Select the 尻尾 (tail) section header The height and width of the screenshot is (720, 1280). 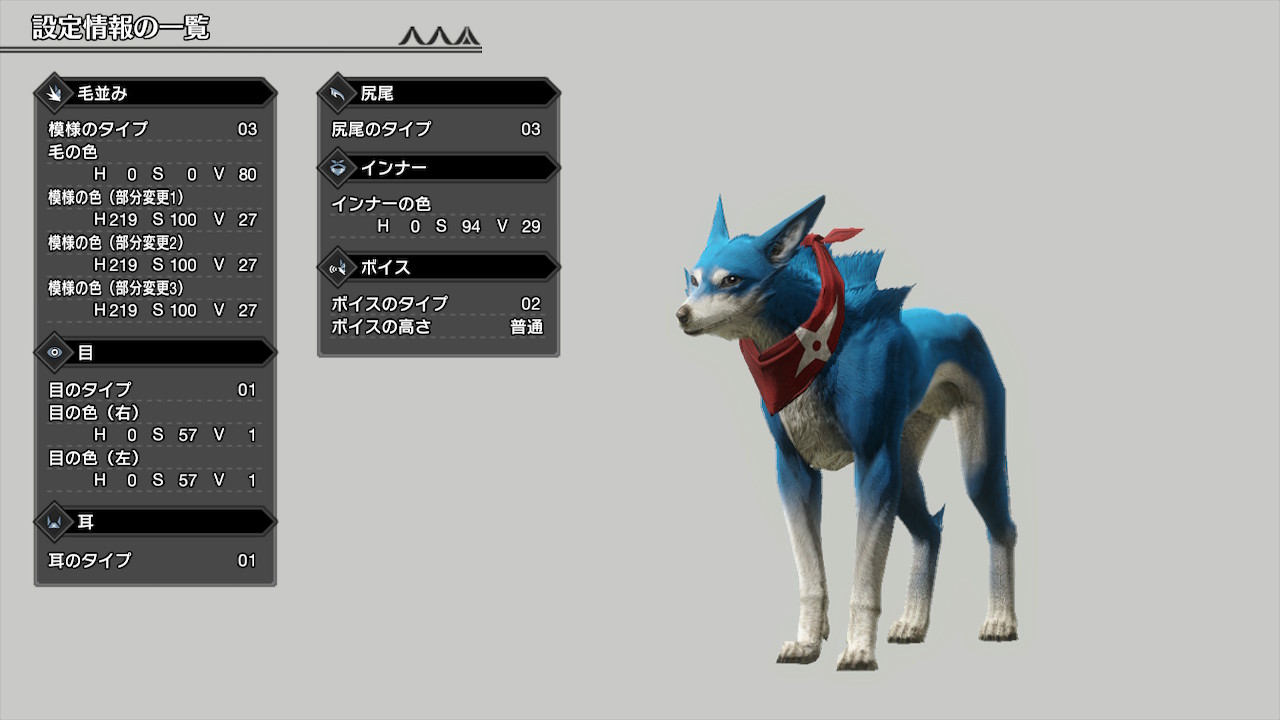pyautogui.click(x=438, y=93)
